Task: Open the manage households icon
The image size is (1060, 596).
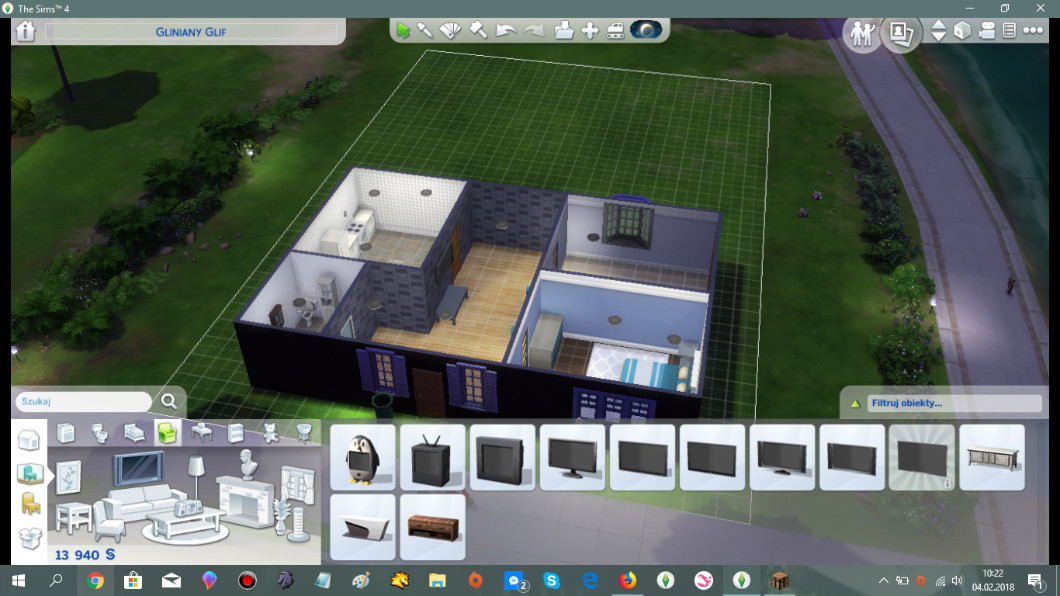Action: pos(862,32)
